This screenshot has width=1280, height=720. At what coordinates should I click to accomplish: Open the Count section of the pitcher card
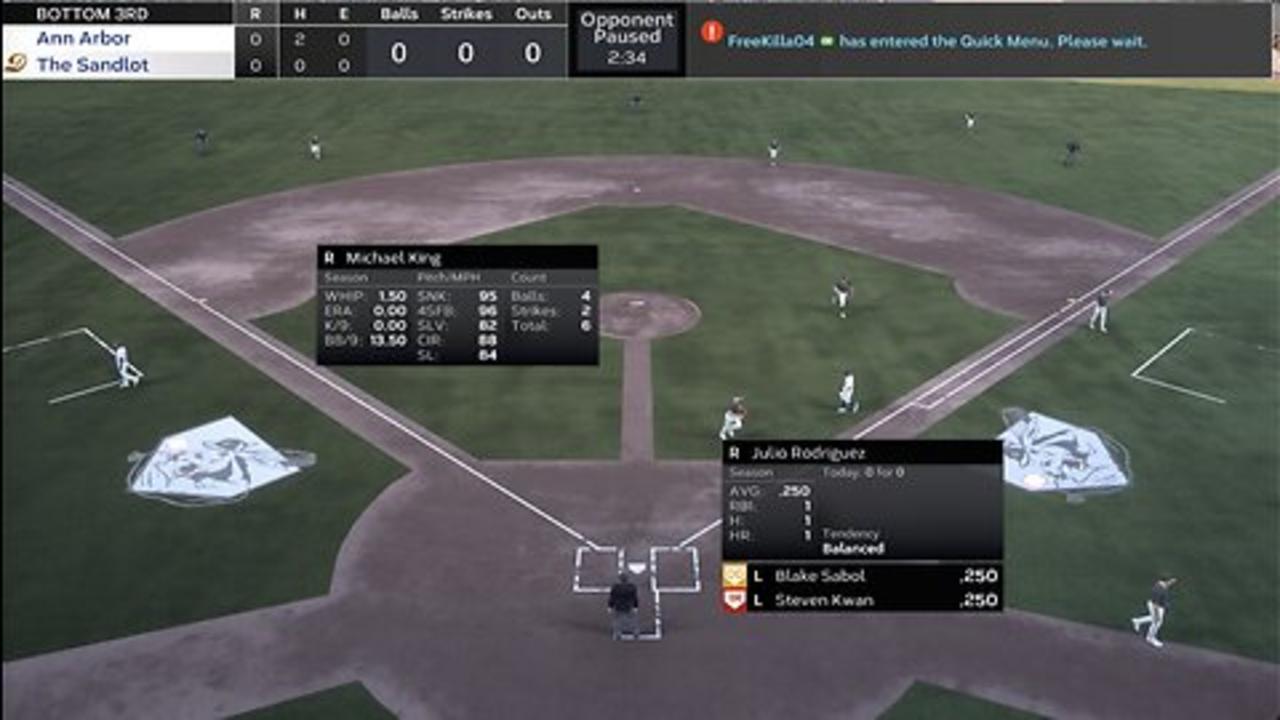531,279
